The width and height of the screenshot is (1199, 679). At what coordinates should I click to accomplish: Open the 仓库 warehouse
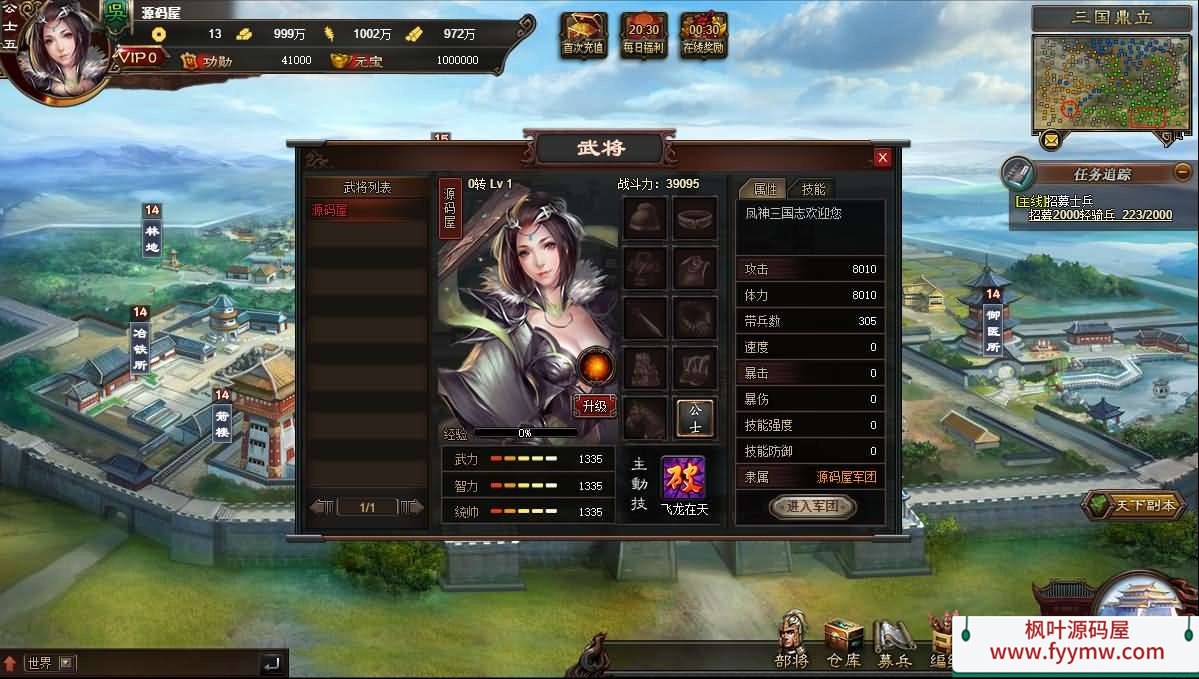coord(843,640)
